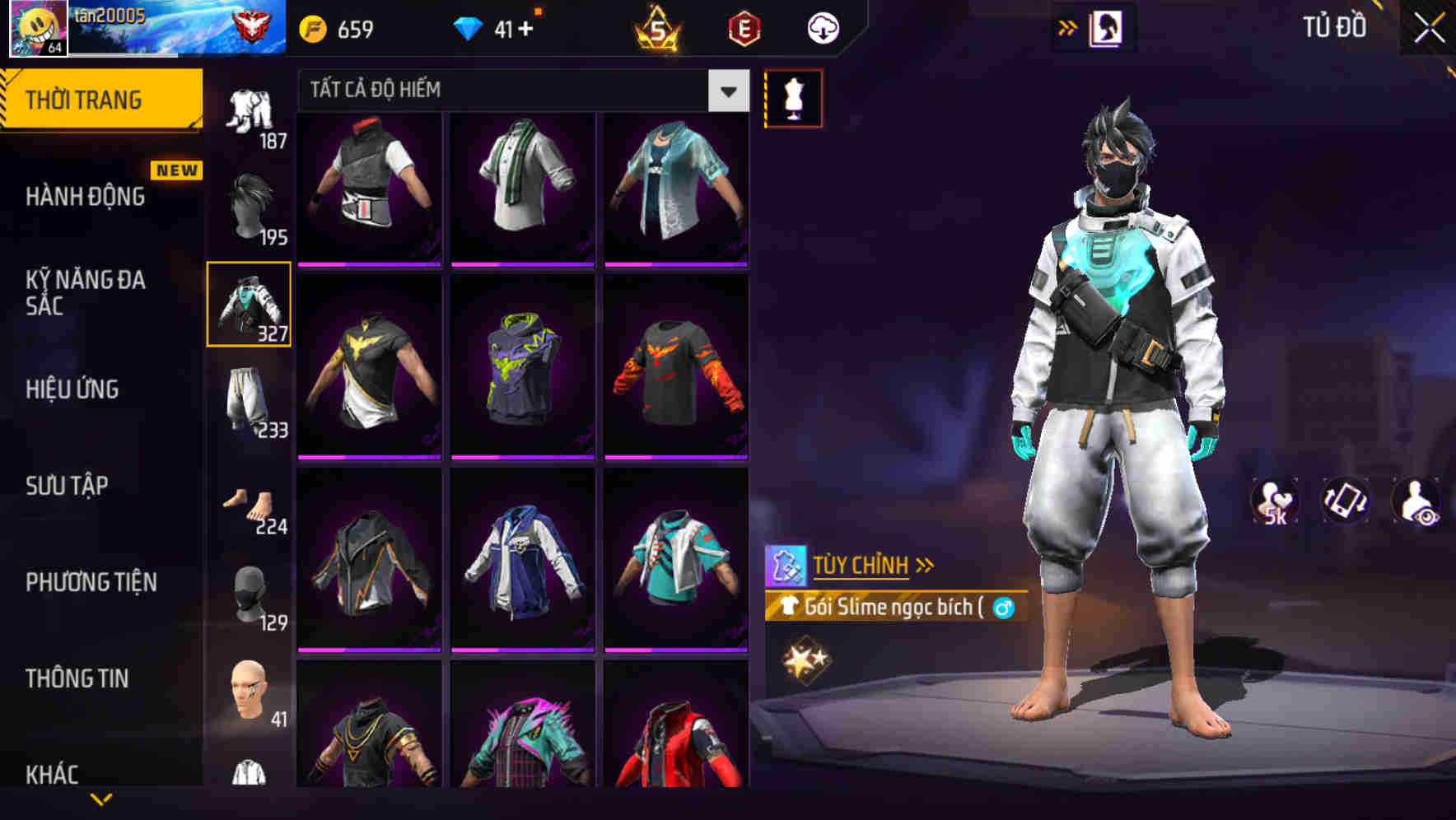The width and height of the screenshot is (1456, 820).
Task: Tap the 5k likes heart icon
Action: [x=1275, y=501]
